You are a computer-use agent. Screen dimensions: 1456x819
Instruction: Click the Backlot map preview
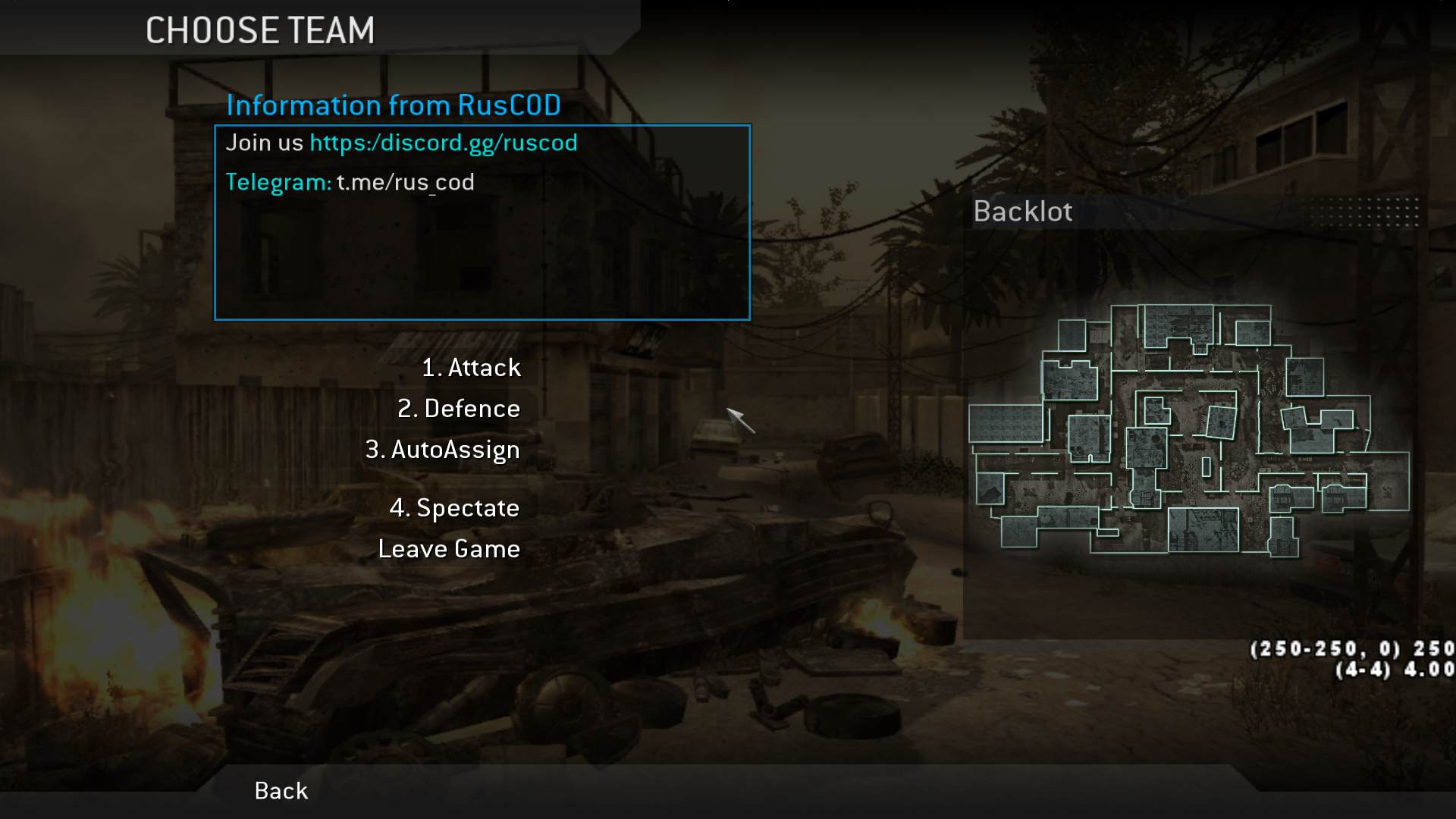[x=1189, y=431]
